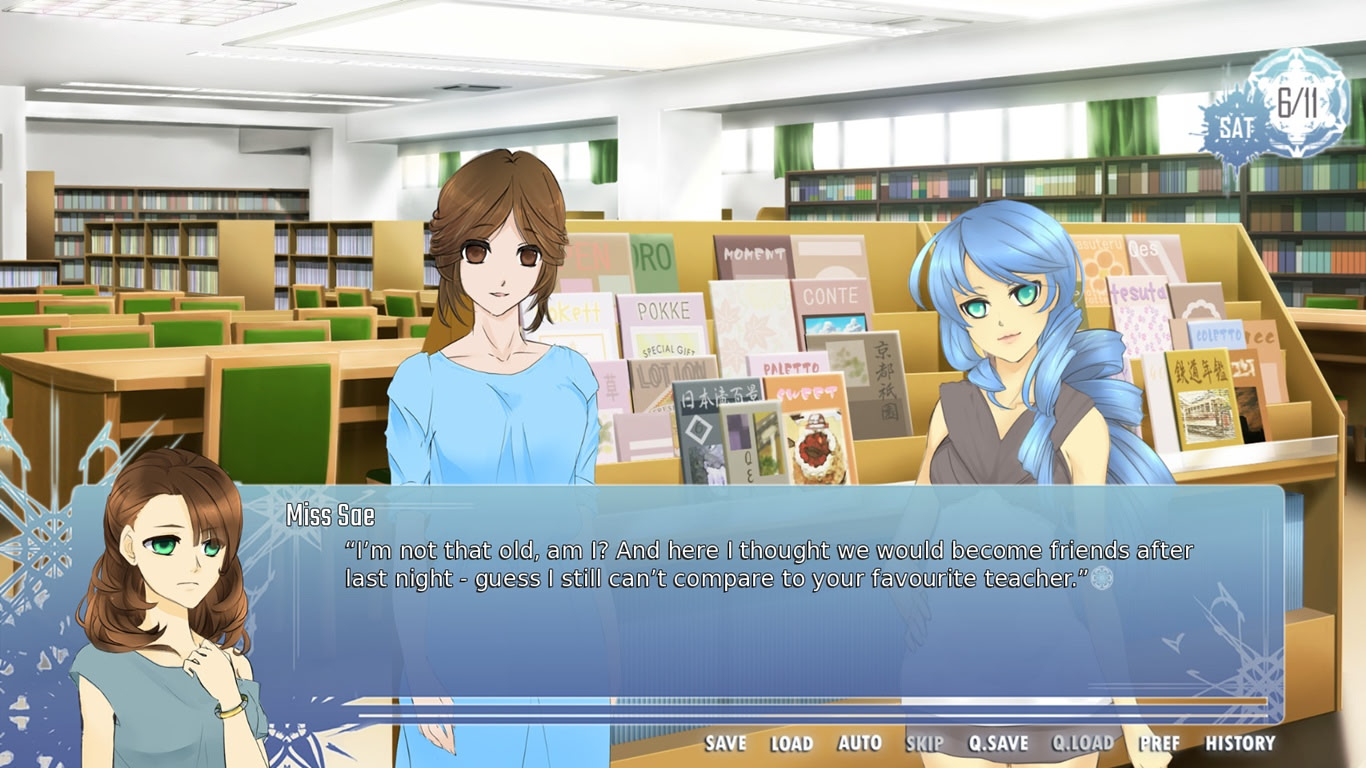Perform a Q.SAVE quick save

point(999,744)
